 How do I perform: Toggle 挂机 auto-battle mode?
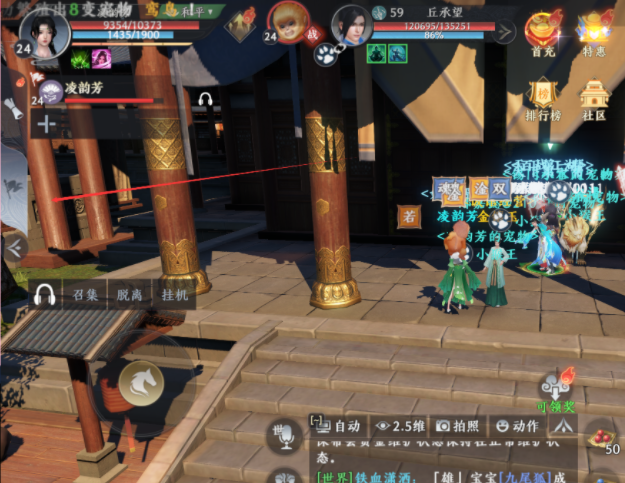[173, 294]
